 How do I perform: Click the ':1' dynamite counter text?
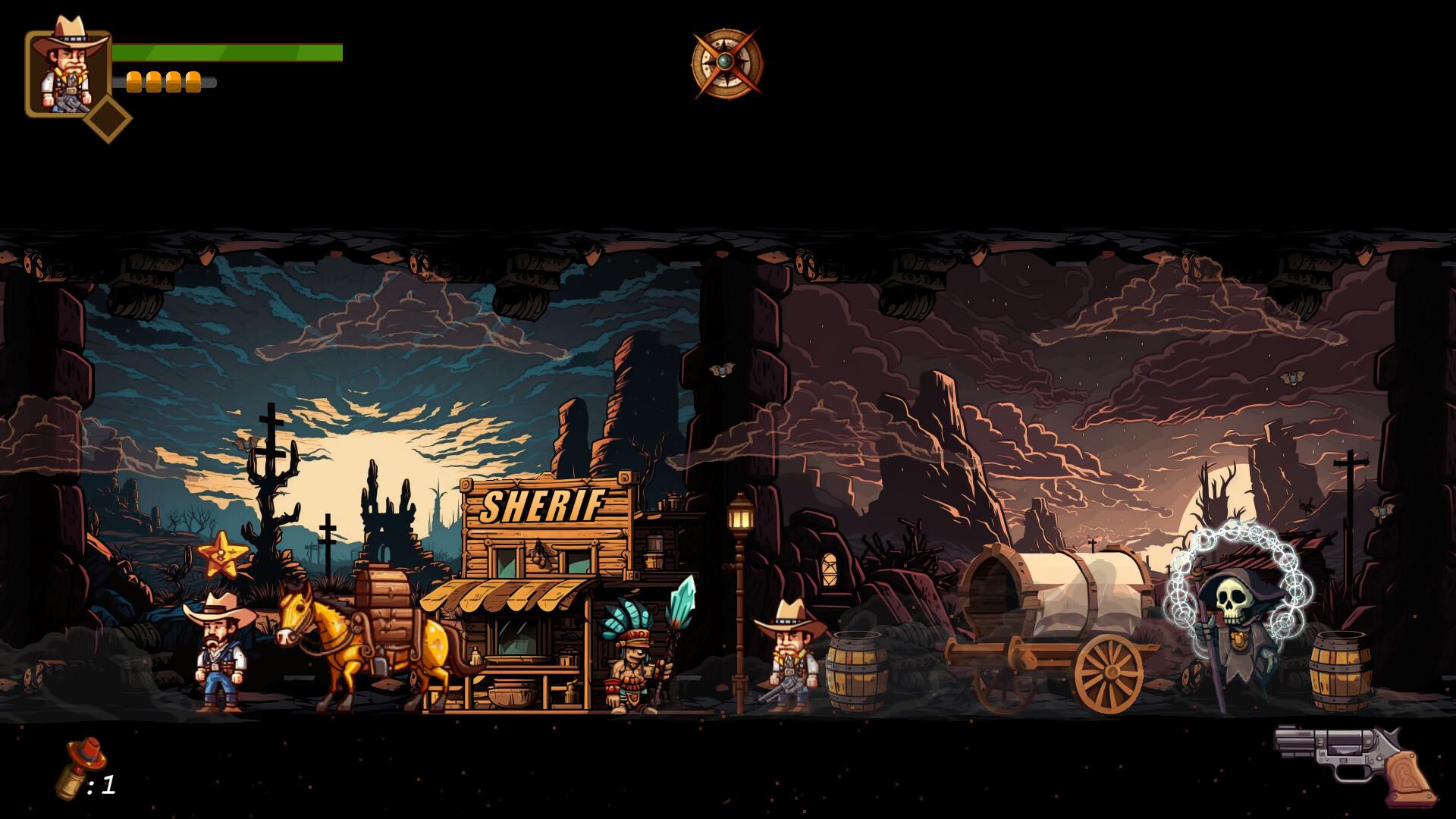pyautogui.click(x=102, y=785)
